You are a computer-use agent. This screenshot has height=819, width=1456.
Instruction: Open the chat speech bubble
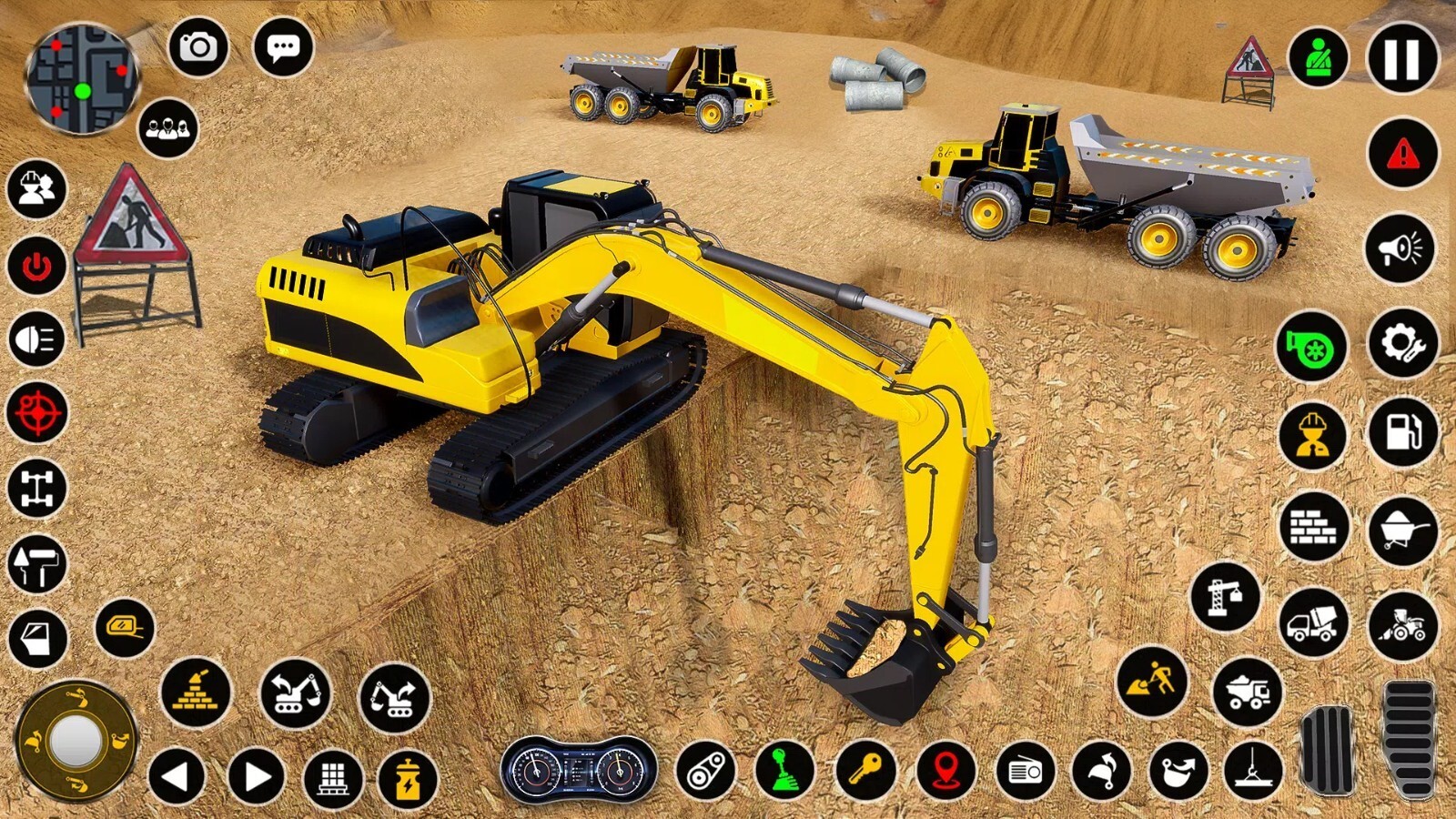click(x=283, y=46)
